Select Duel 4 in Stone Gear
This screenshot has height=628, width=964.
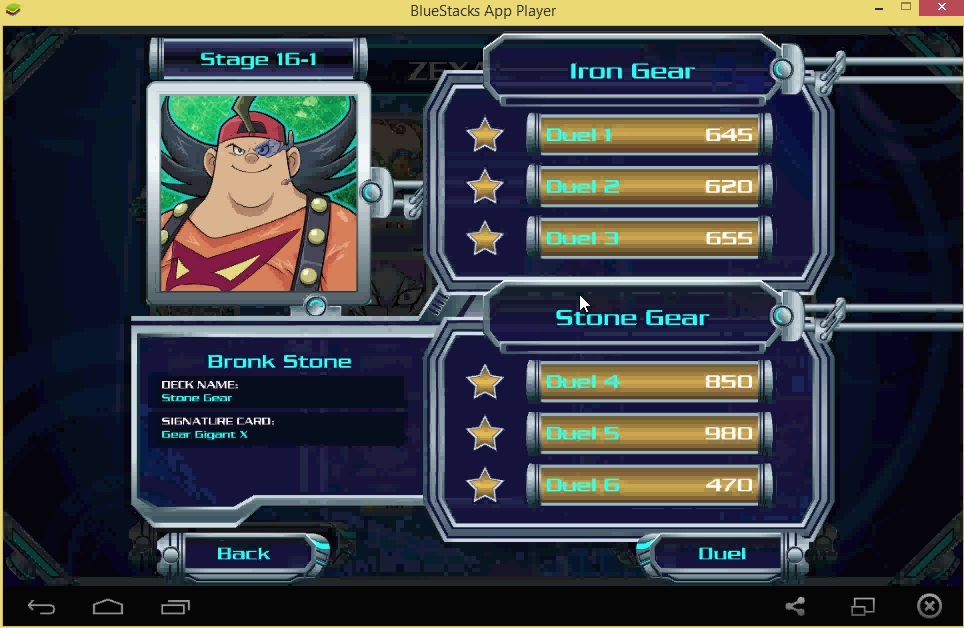point(649,382)
